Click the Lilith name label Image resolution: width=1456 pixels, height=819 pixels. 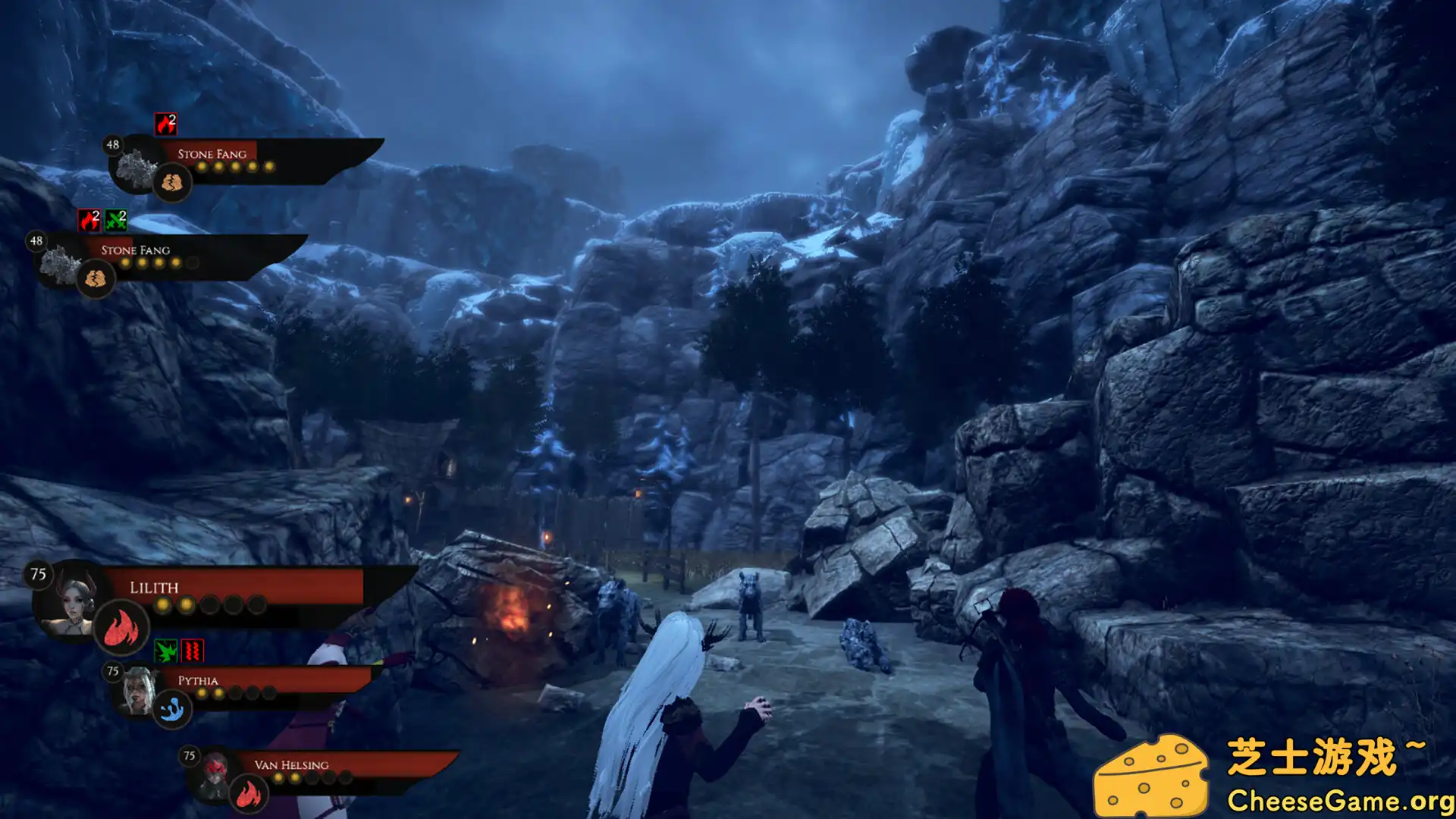click(154, 588)
